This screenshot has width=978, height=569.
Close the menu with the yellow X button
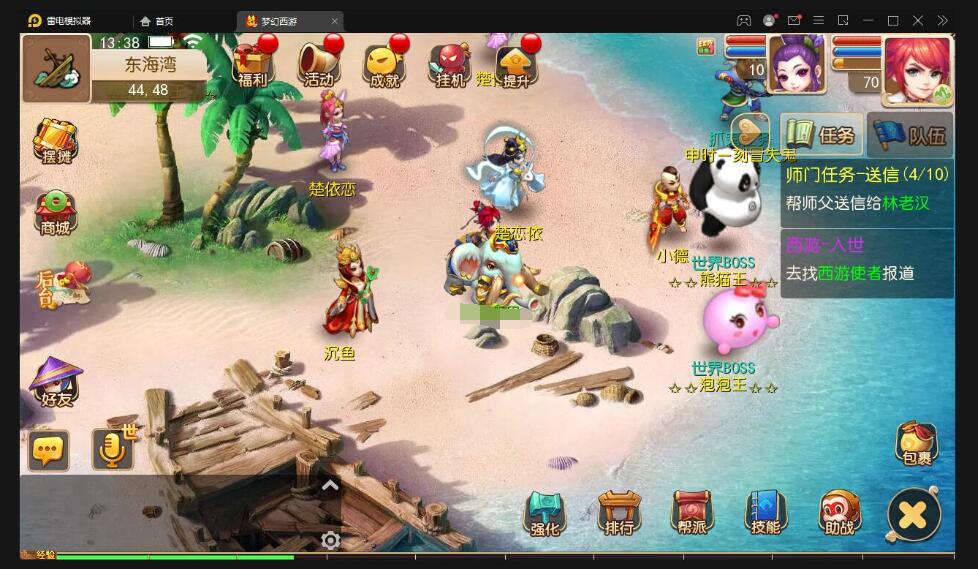913,515
